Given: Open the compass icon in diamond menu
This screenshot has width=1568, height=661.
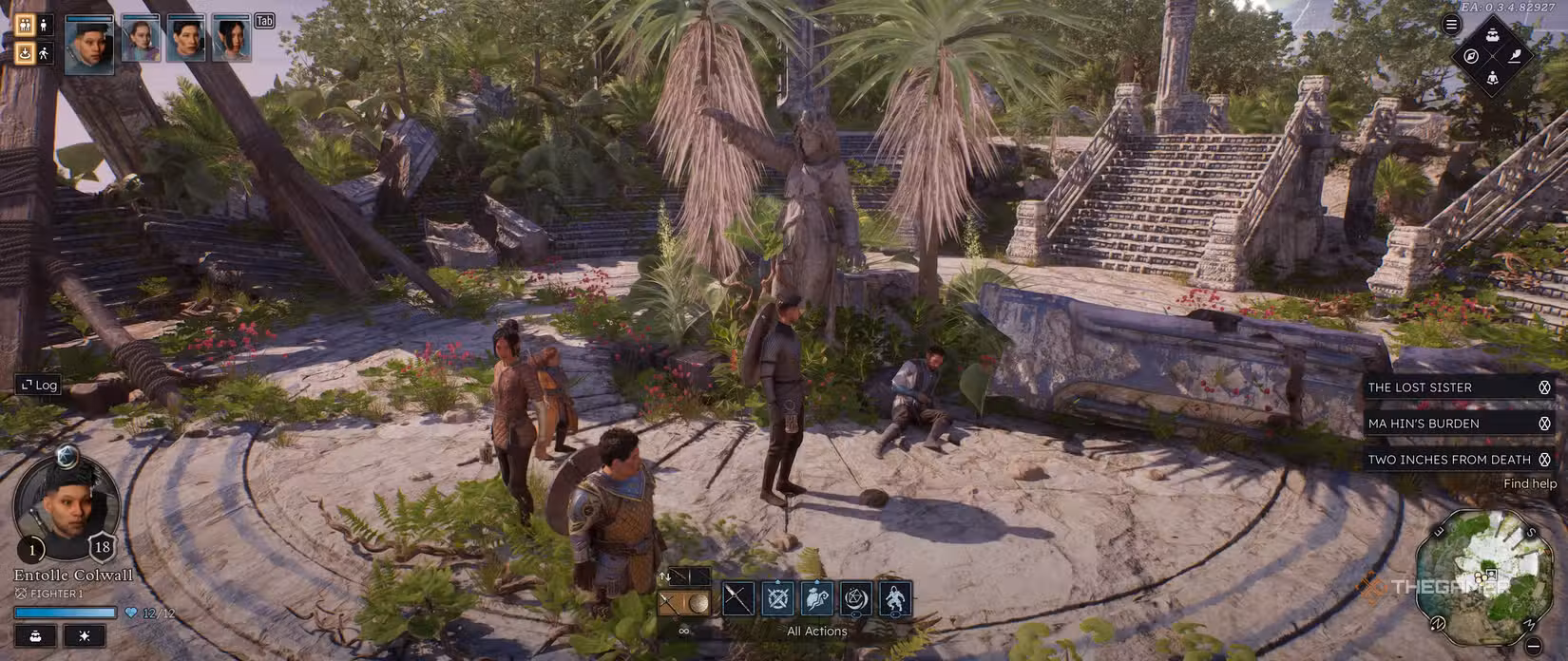Looking at the screenshot, I should coord(1471,56).
